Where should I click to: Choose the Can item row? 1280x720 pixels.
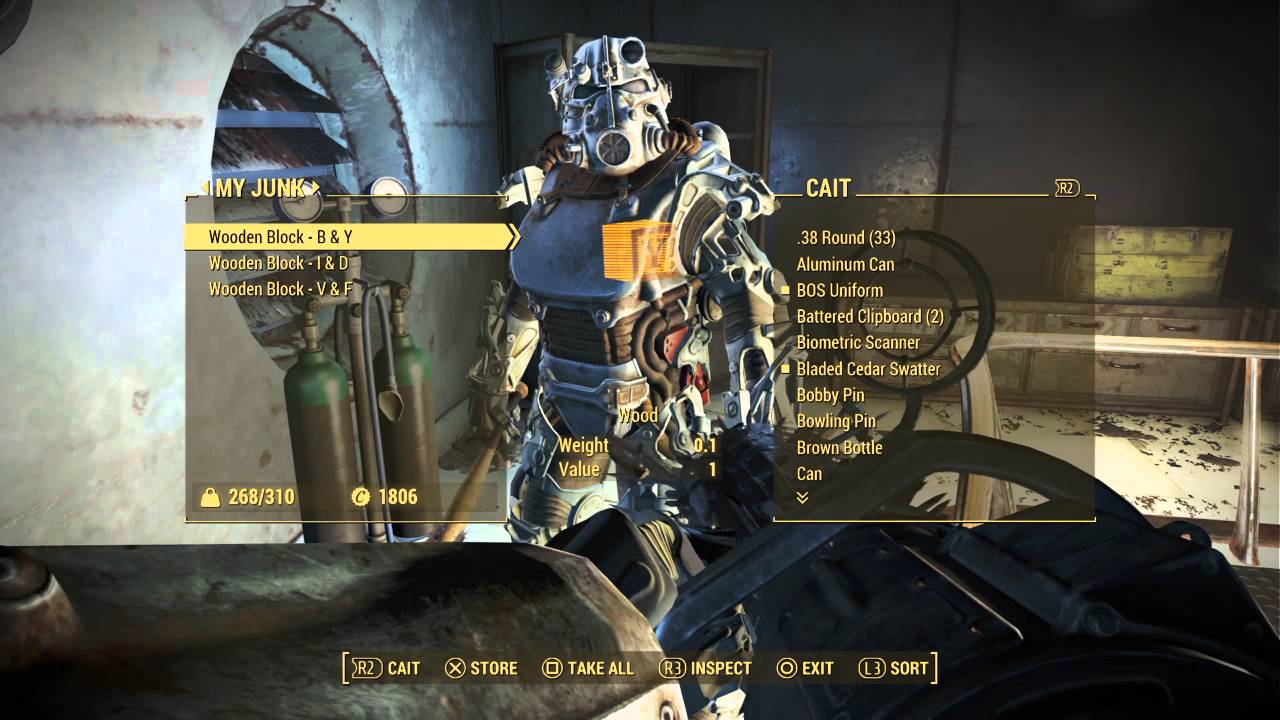[x=809, y=473]
